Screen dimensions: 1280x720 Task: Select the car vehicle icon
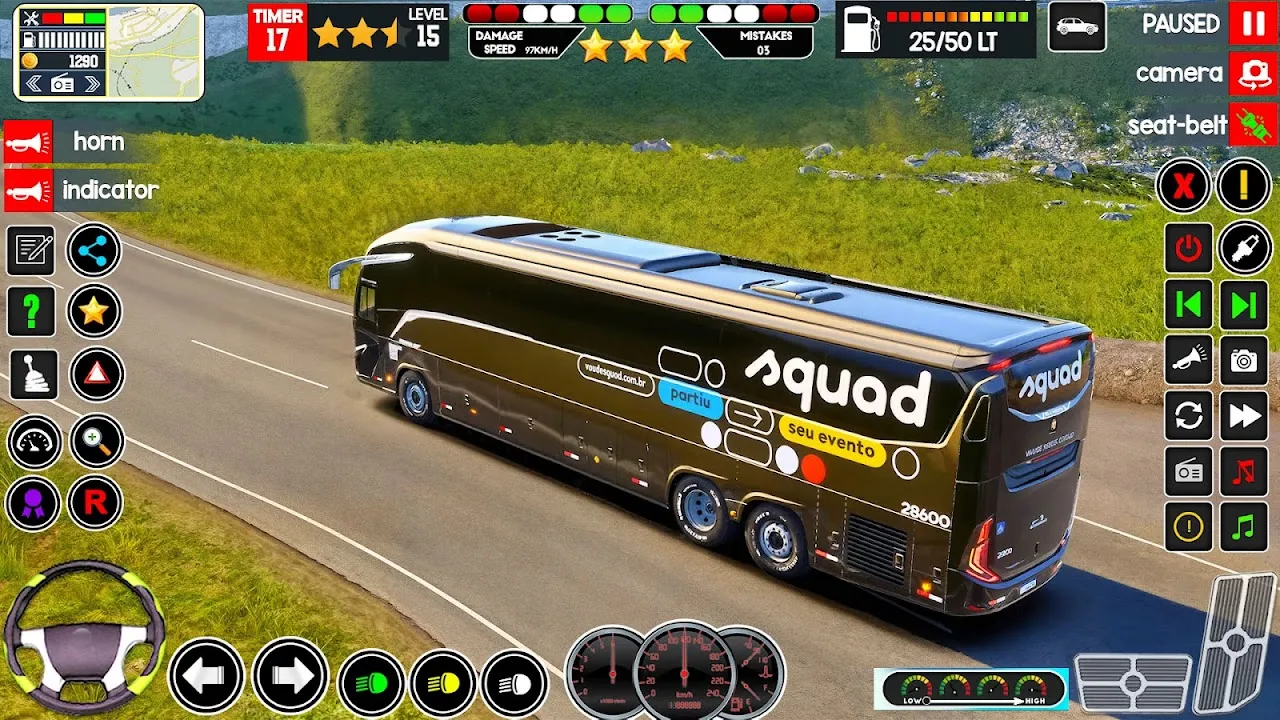coord(1077,27)
